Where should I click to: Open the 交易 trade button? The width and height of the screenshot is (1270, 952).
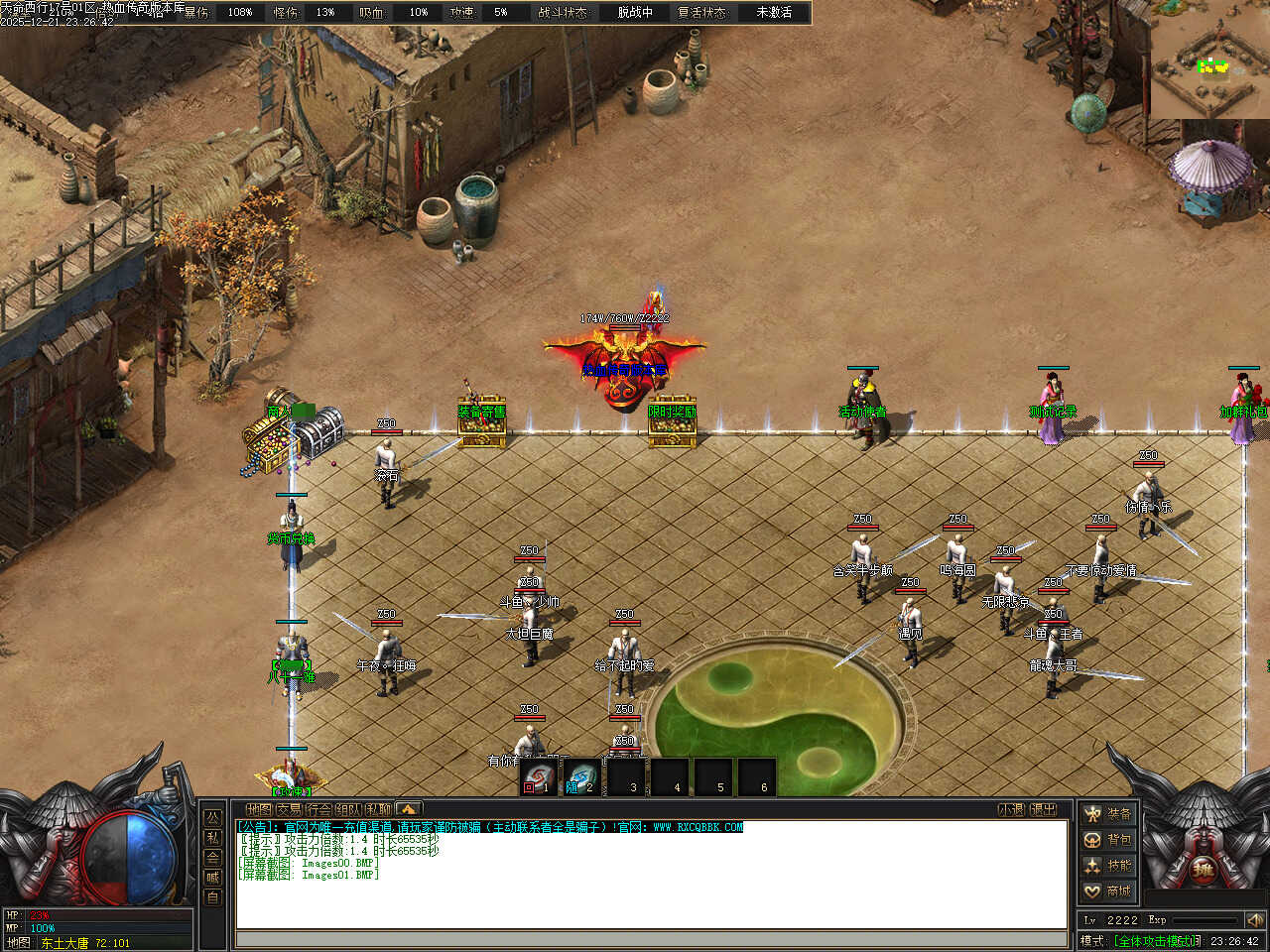point(289,809)
